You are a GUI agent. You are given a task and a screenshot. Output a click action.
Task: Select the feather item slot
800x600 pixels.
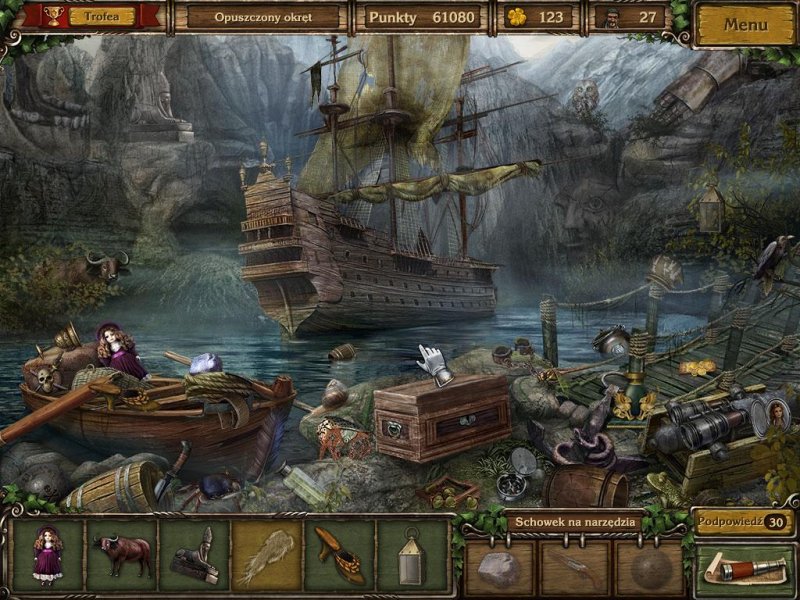[267, 555]
